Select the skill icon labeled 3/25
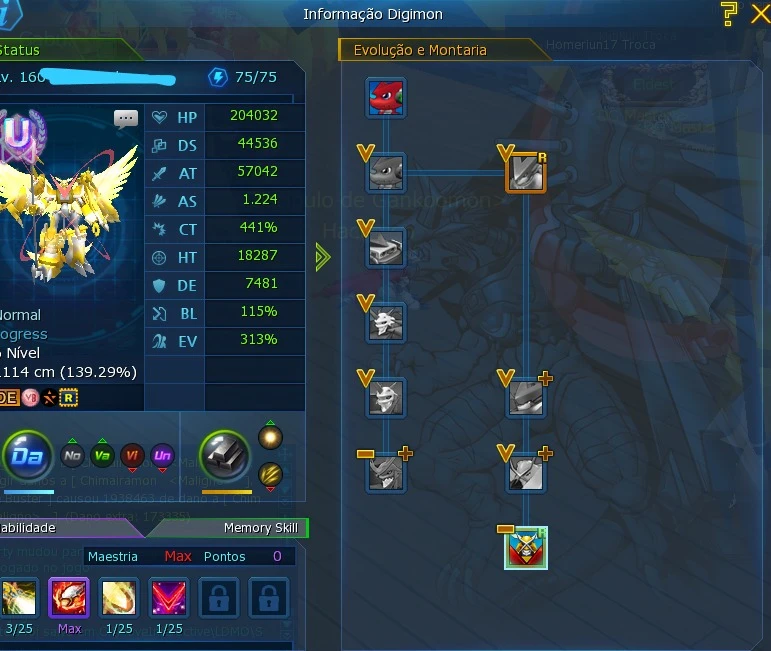The width and height of the screenshot is (771, 651). click(19, 598)
